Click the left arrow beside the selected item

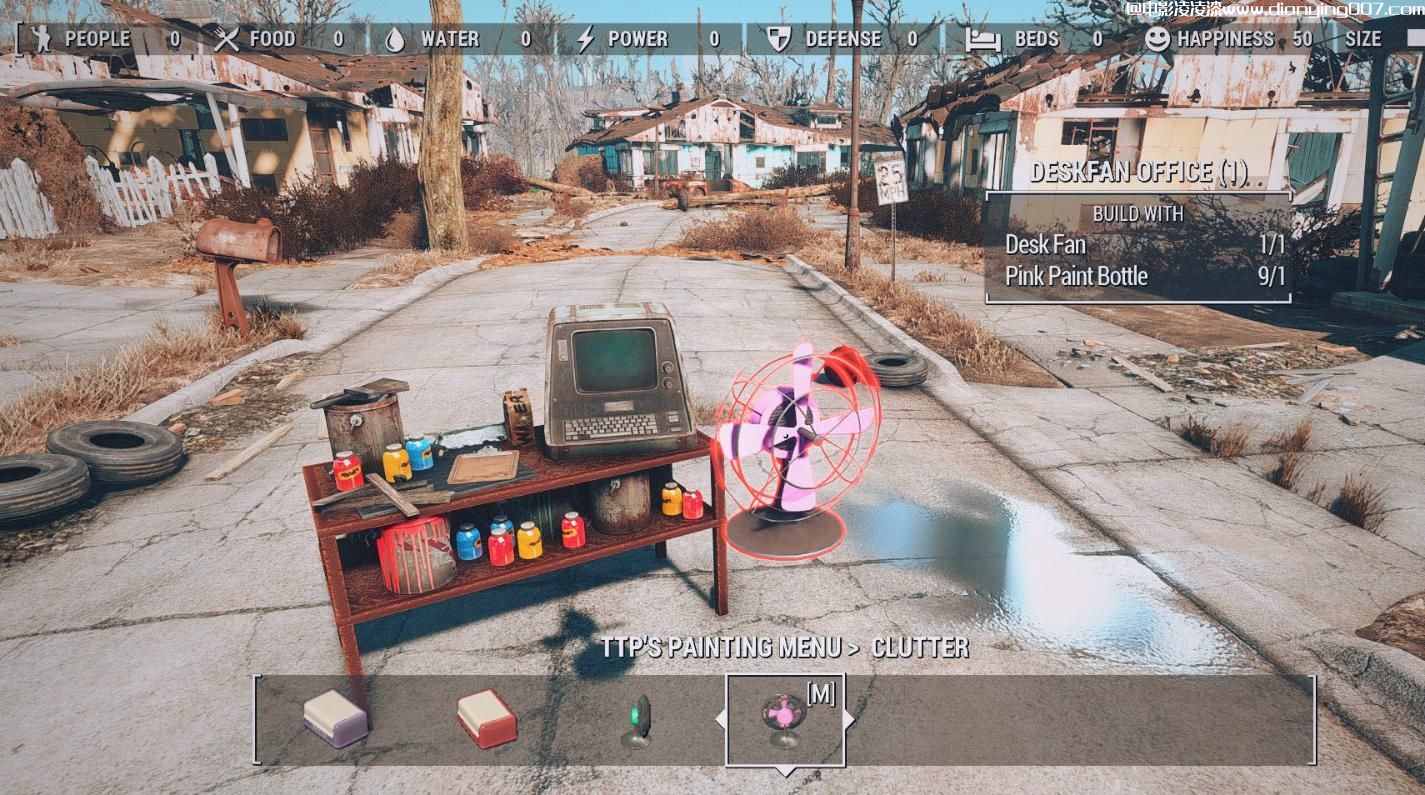pyautogui.click(x=720, y=719)
